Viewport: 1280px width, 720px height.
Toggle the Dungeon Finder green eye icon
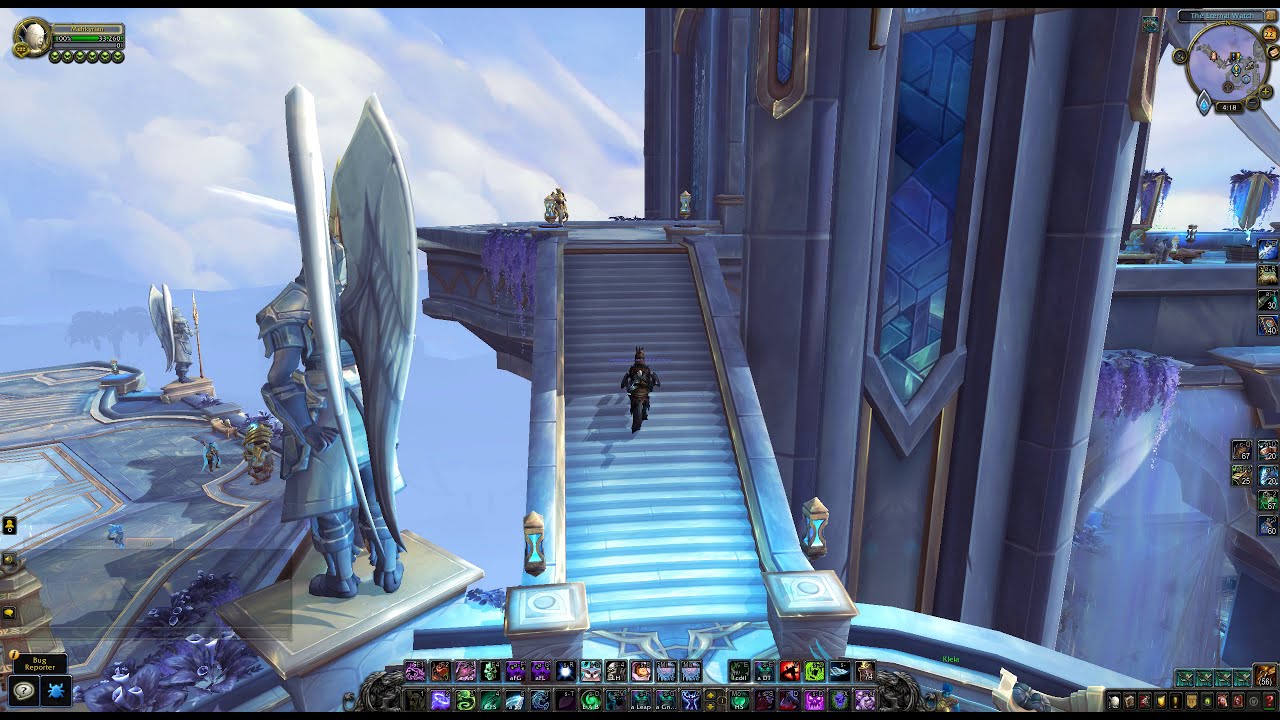[x=1207, y=700]
